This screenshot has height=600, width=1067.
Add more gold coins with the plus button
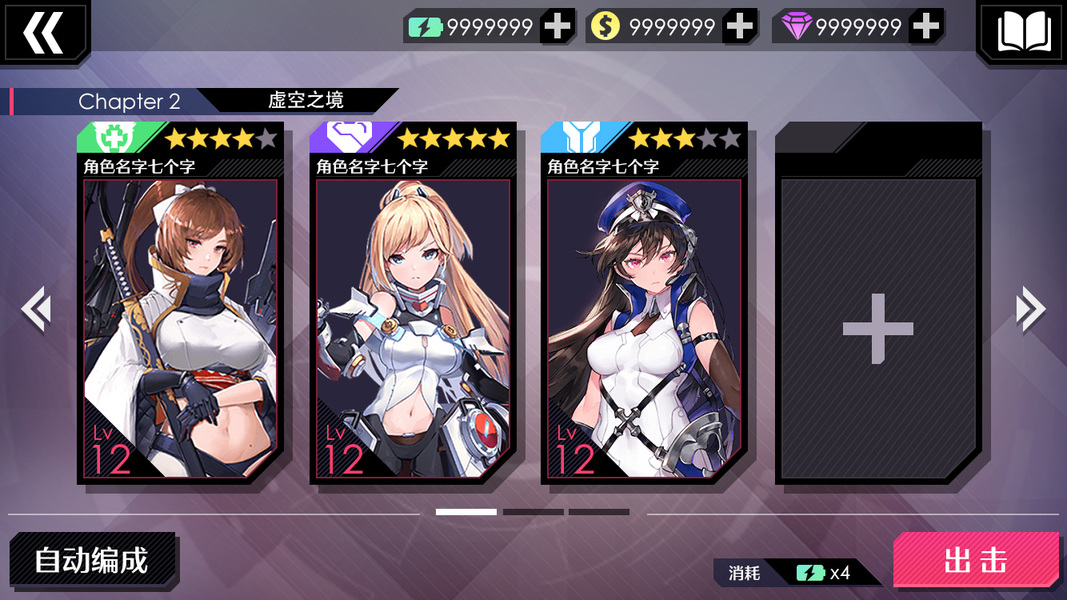(x=740, y=27)
